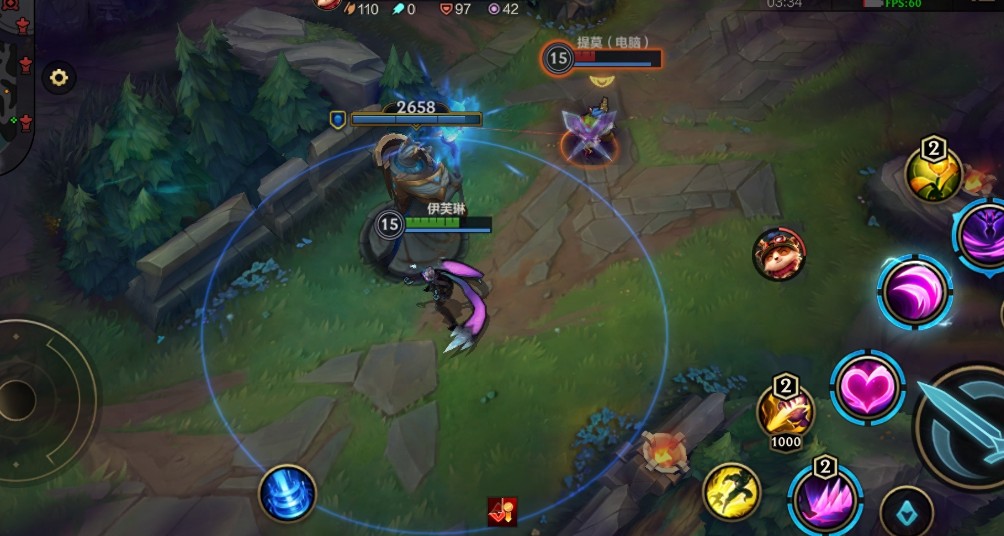Screen dimensions: 1004x536
Task: Target Teemo using the champion portrait button
Action: (x=778, y=254)
